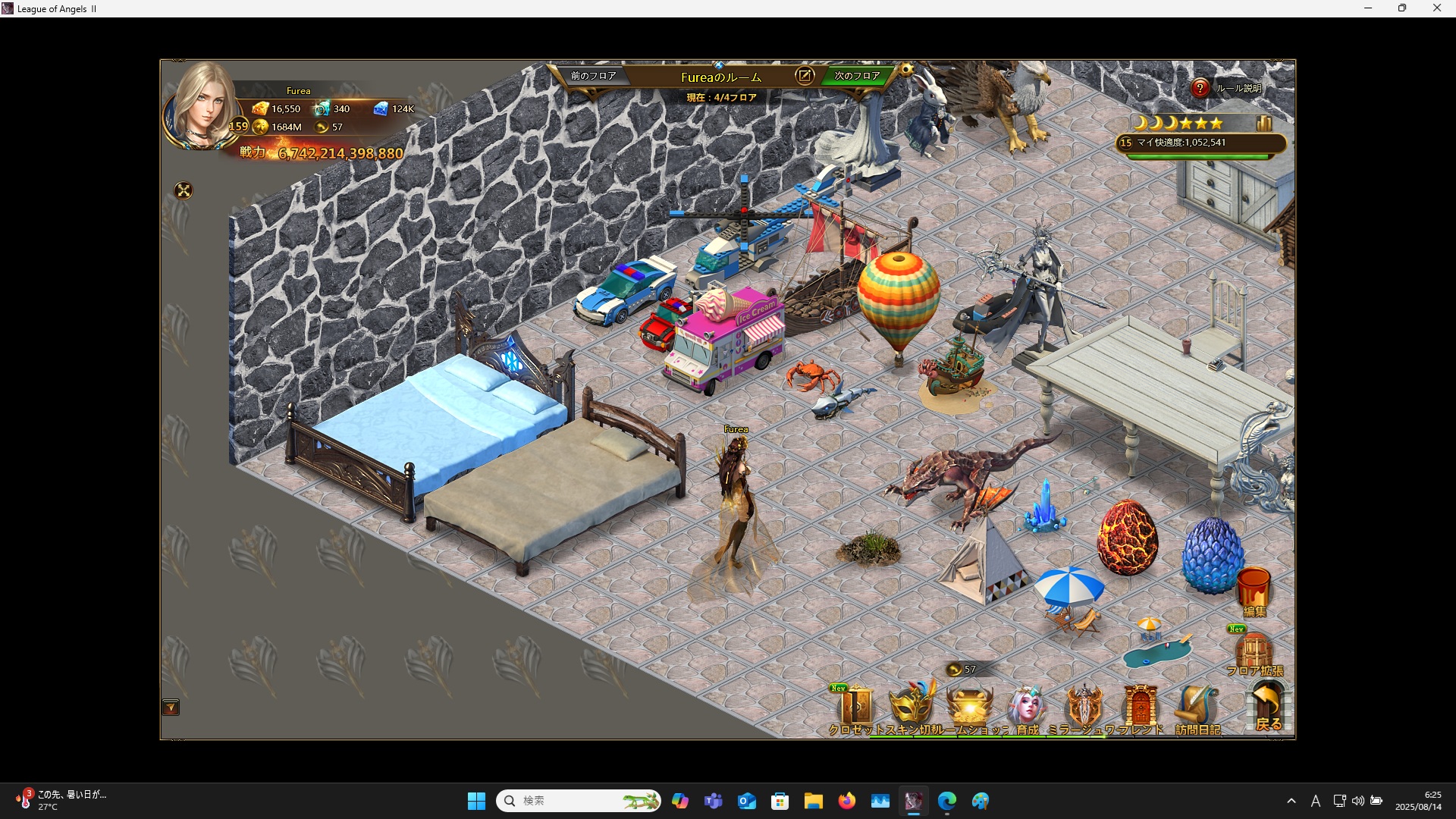This screenshot has height=819, width=1456.
Task: Expand the chat arrow in bottom-left corner
Action: pyautogui.click(x=171, y=708)
